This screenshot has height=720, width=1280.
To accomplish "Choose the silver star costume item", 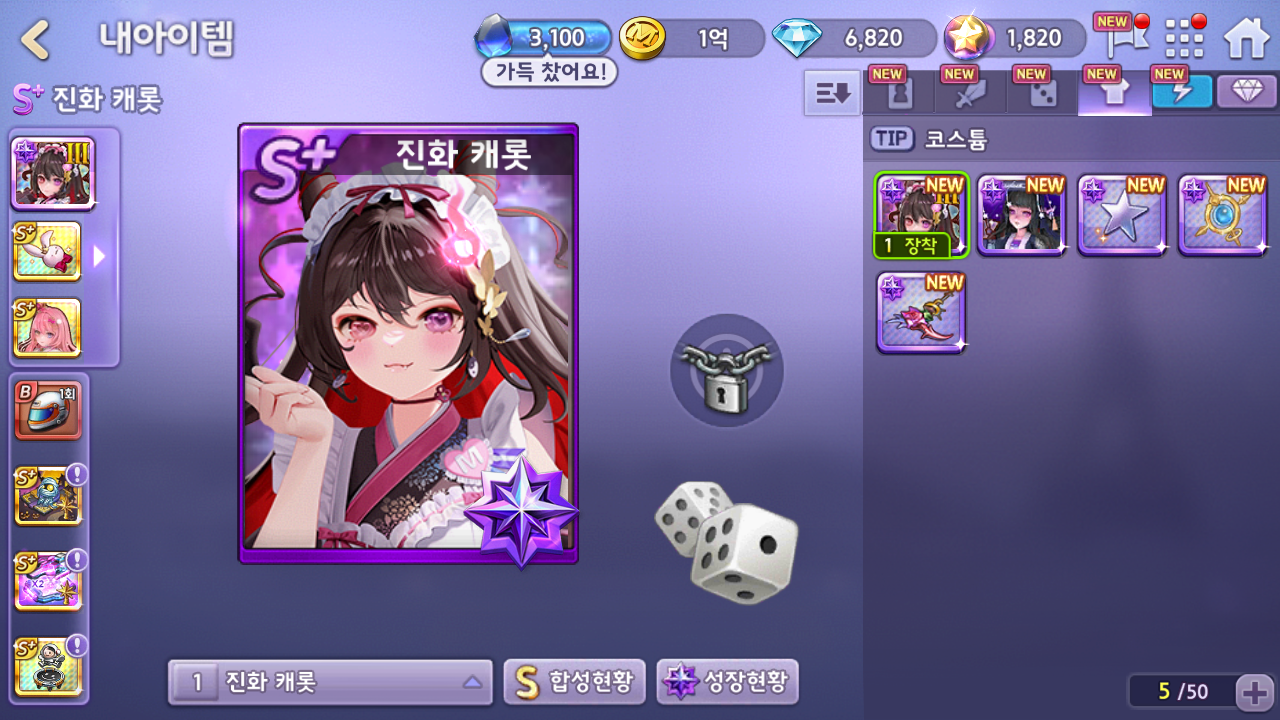I will coord(1122,215).
